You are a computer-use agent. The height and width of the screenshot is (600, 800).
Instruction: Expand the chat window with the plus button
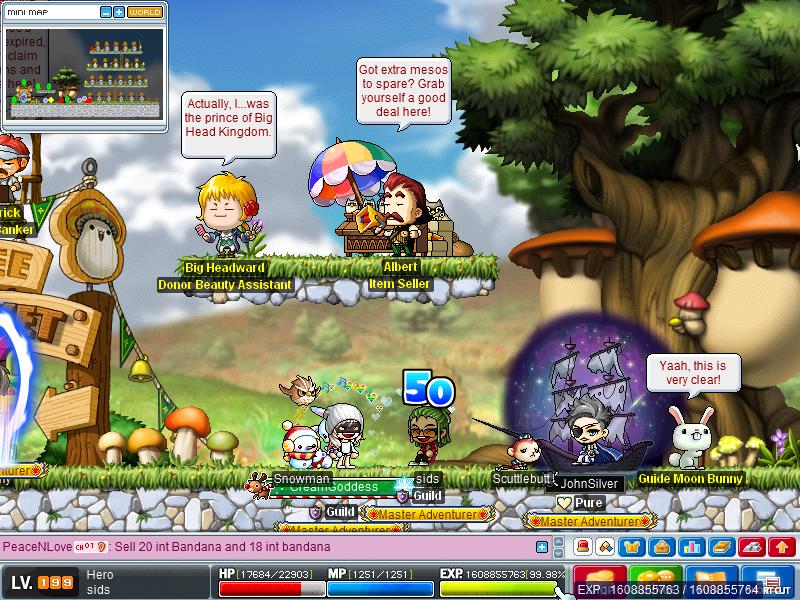(542, 547)
